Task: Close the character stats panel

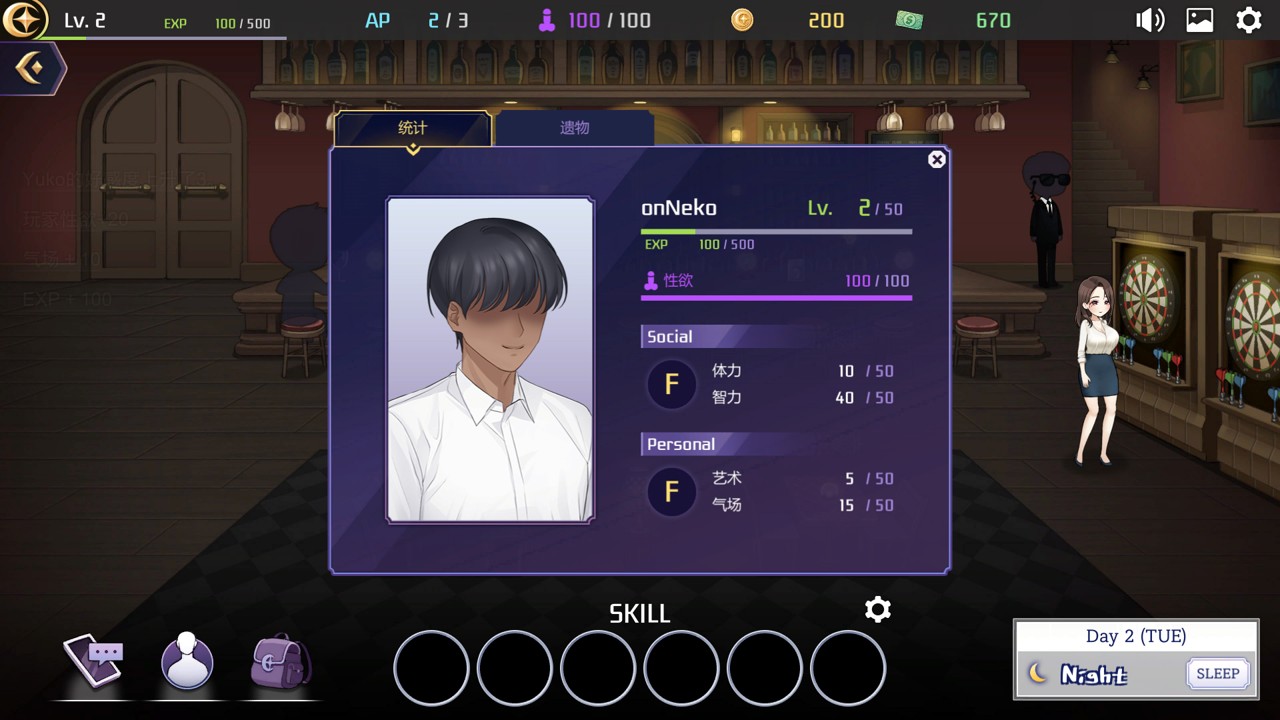Action: point(936,160)
